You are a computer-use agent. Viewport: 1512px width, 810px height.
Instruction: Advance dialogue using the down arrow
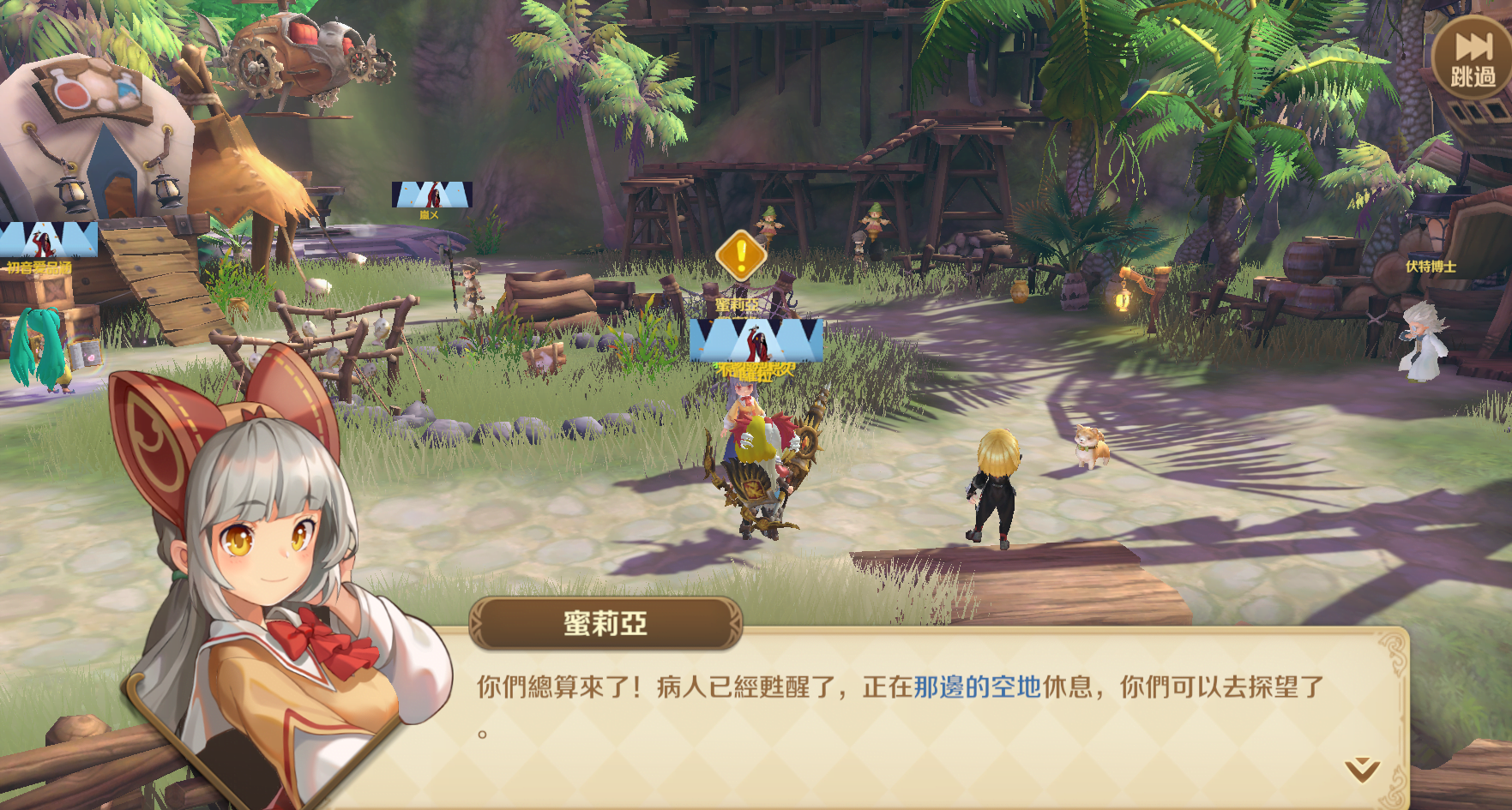coord(1361,769)
